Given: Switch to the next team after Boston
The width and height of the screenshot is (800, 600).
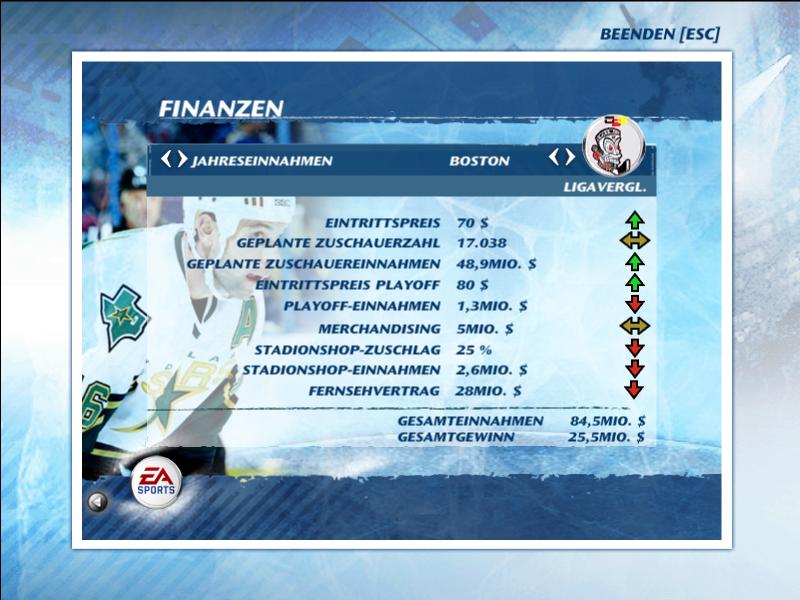Looking at the screenshot, I should 570,157.
